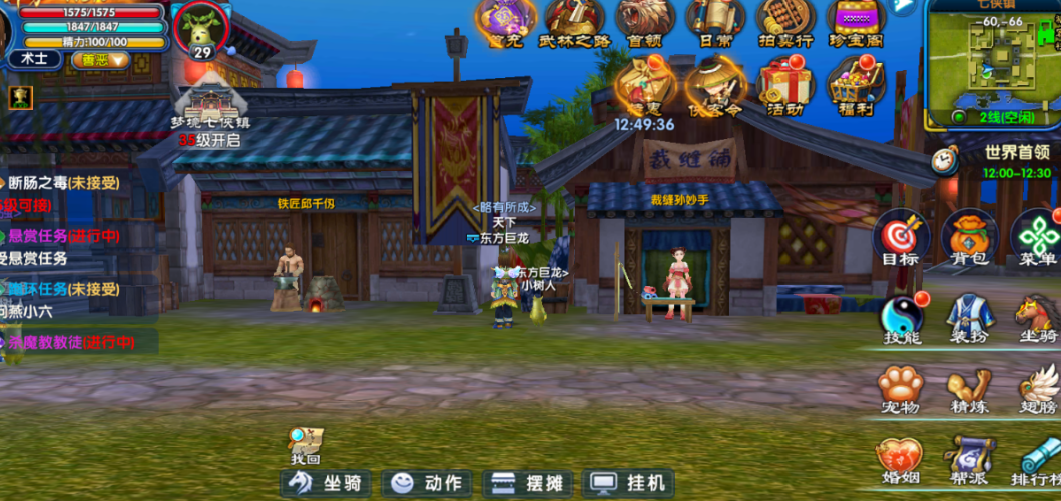Toggle auto-battle with 挂机 button
Screen dimensions: 1061x501
click(x=628, y=483)
